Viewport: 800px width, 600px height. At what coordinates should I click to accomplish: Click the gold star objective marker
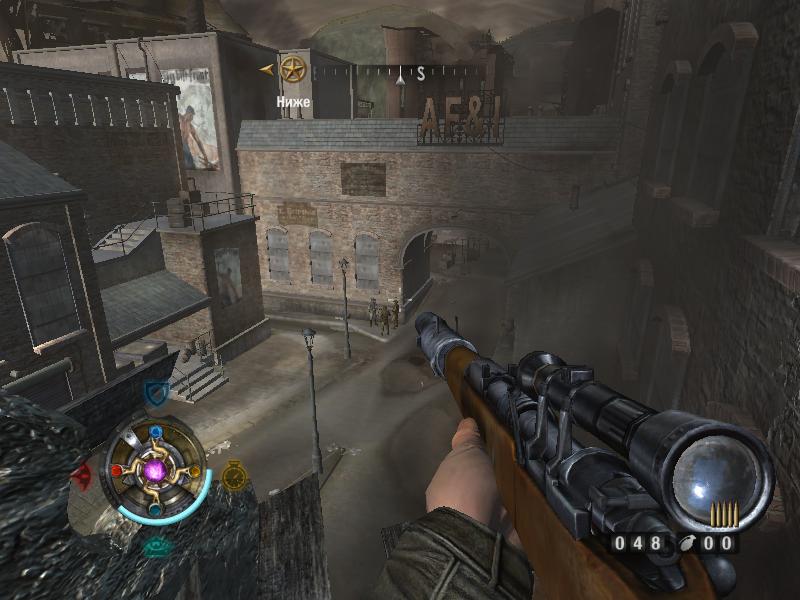293,69
